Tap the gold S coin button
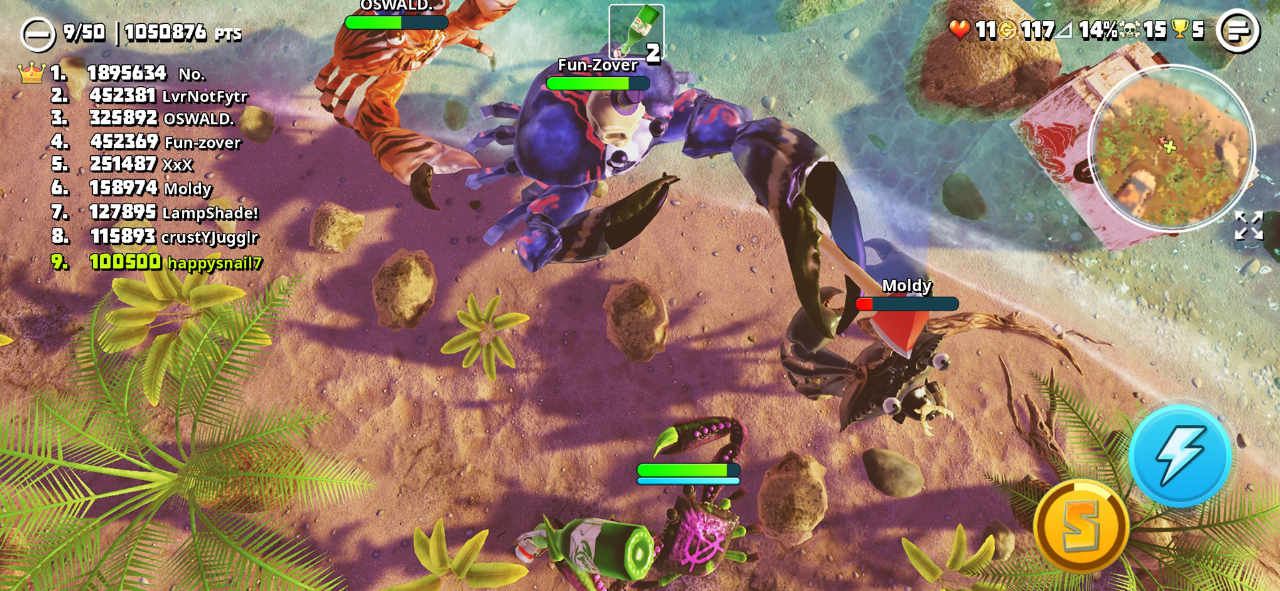The height and width of the screenshot is (591, 1280). (x=1081, y=525)
